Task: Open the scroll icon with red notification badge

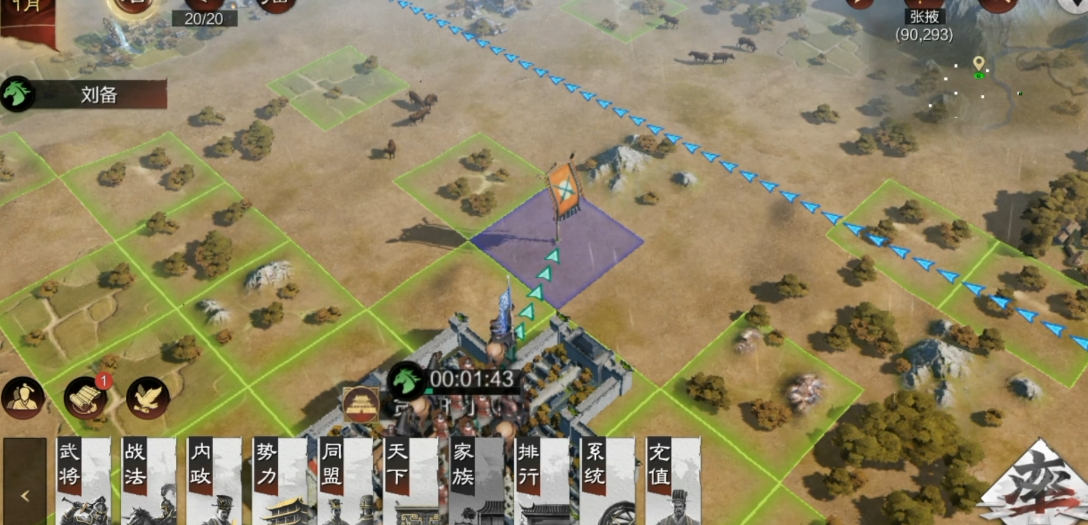Action: pyautogui.click(x=86, y=398)
